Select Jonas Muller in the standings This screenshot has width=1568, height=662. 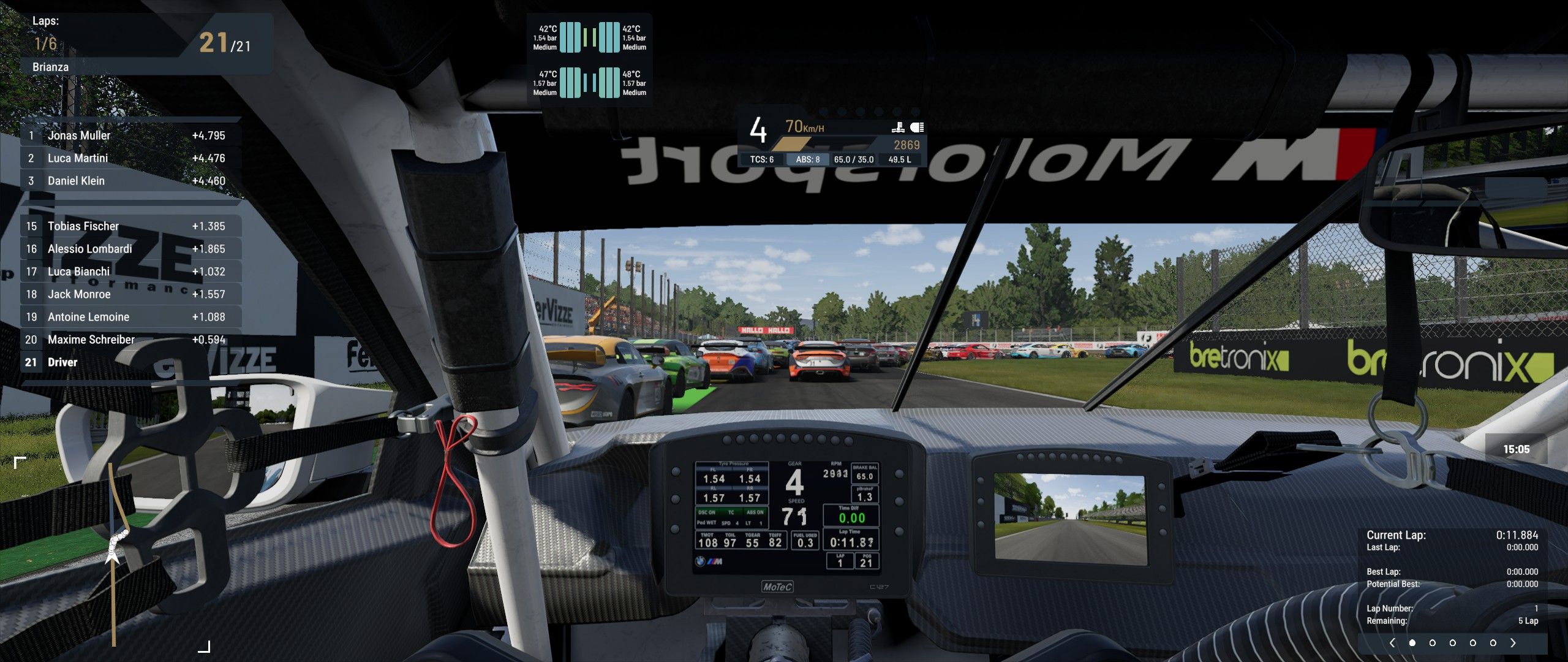click(130, 135)
